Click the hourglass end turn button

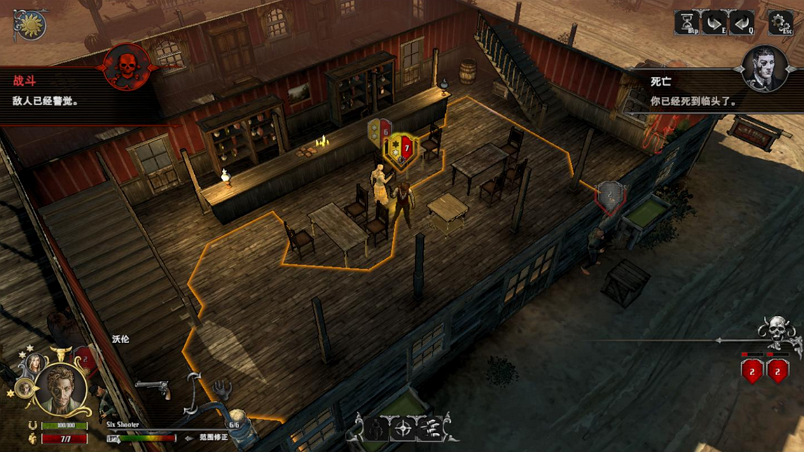[x=688, y=23]
